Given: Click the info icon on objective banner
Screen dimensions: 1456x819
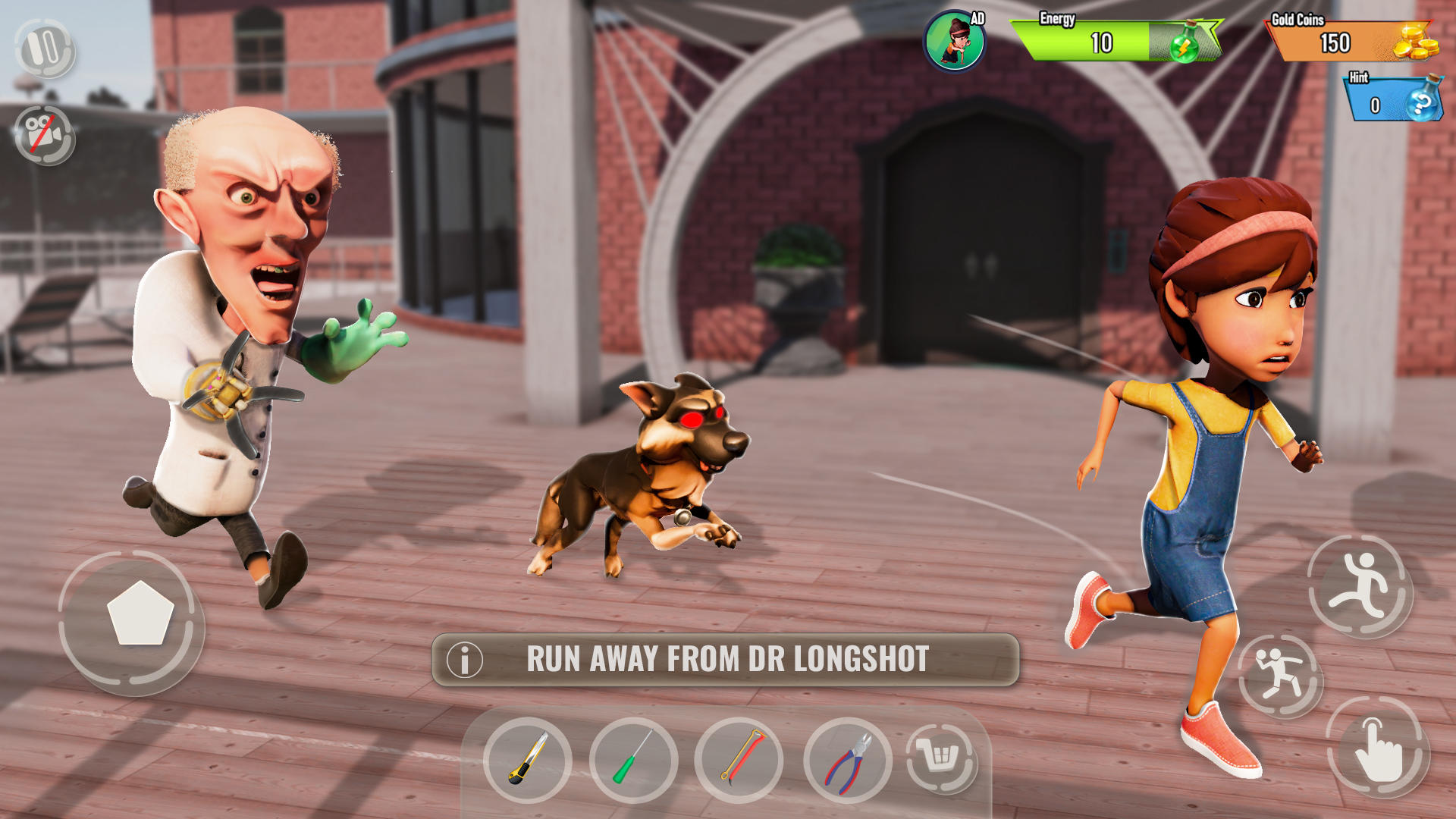Looking at the screenshot, I should click(x=465, y=660).
